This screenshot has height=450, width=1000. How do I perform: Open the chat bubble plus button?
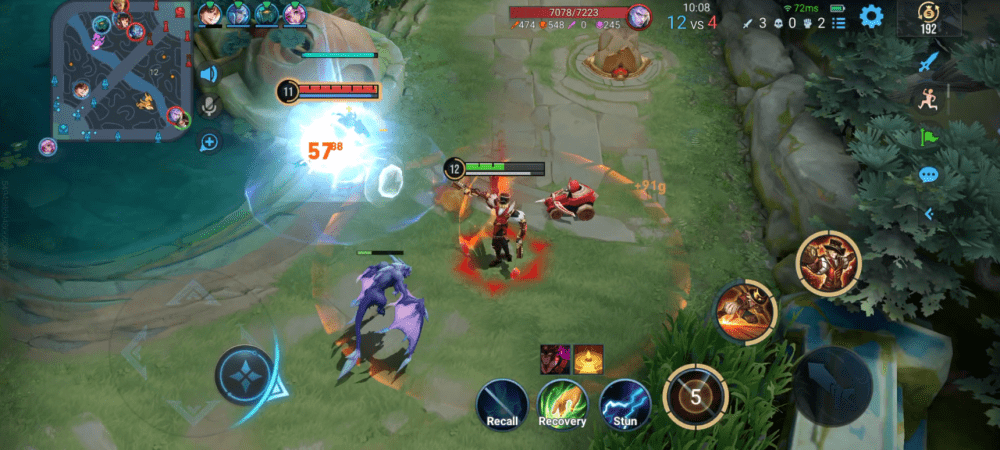[209, 143]
